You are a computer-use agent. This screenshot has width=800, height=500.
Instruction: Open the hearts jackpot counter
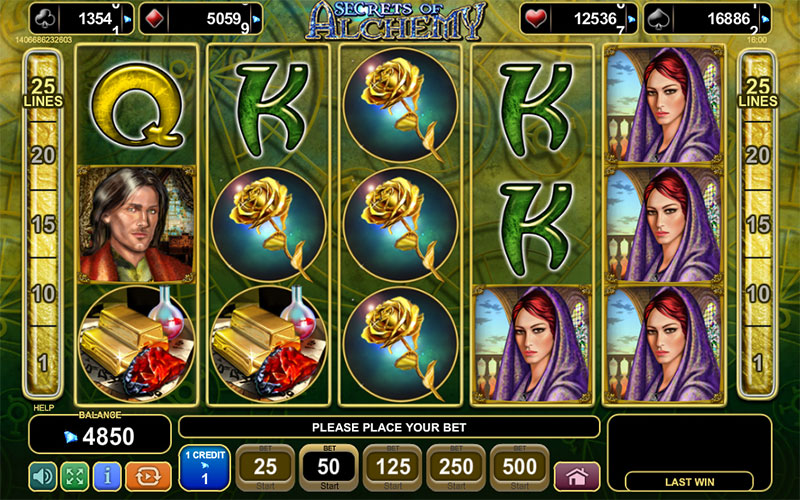tap(579, 17)
